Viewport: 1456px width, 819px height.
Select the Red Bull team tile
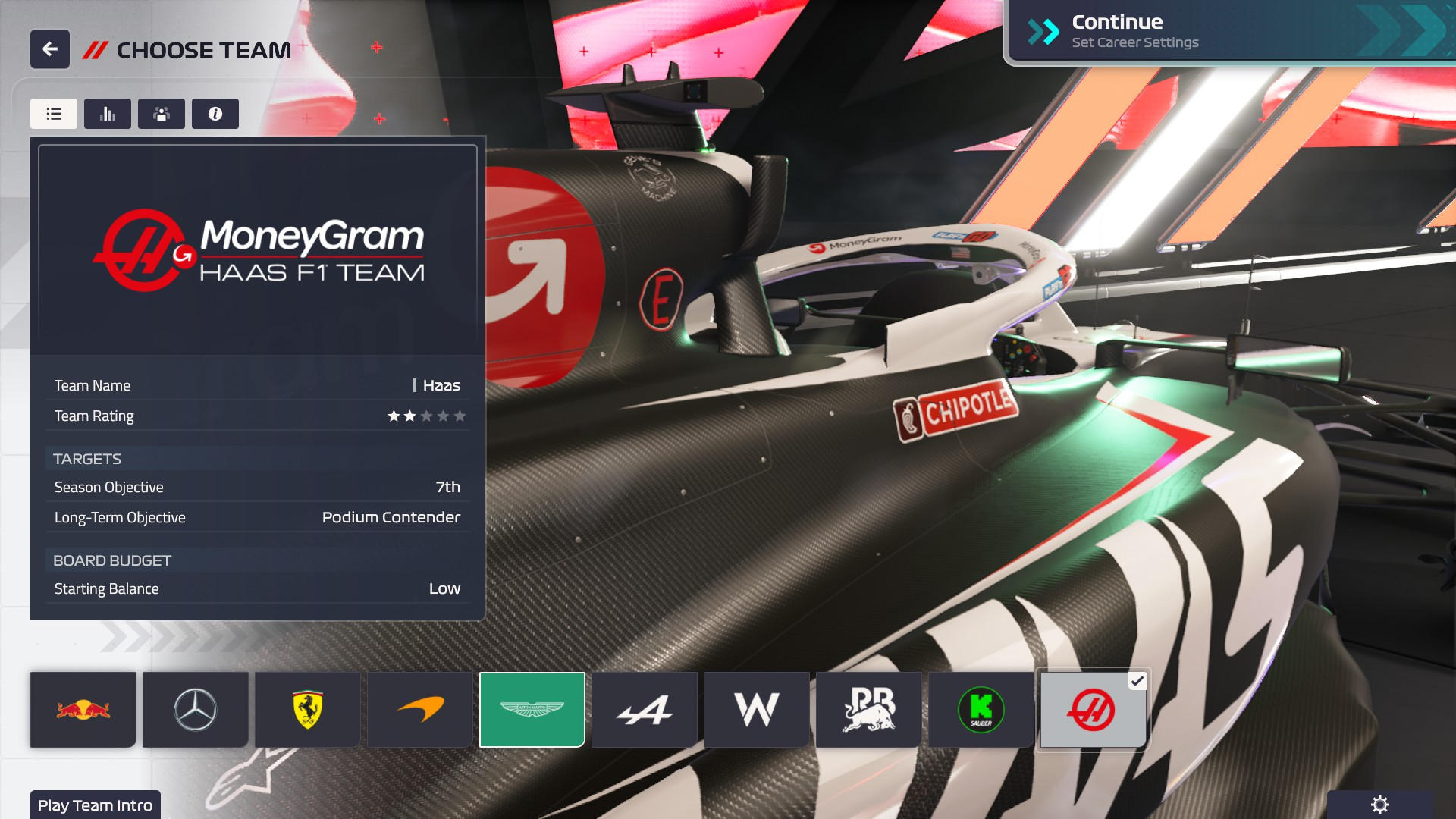click(x=83, y=710)
